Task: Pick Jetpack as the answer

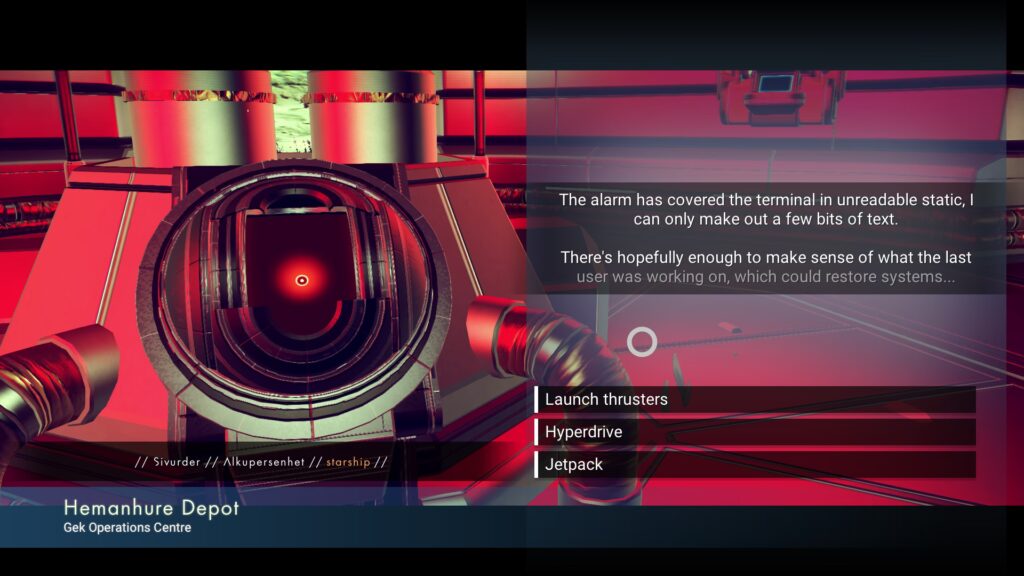Action: [x=755, y=465]
